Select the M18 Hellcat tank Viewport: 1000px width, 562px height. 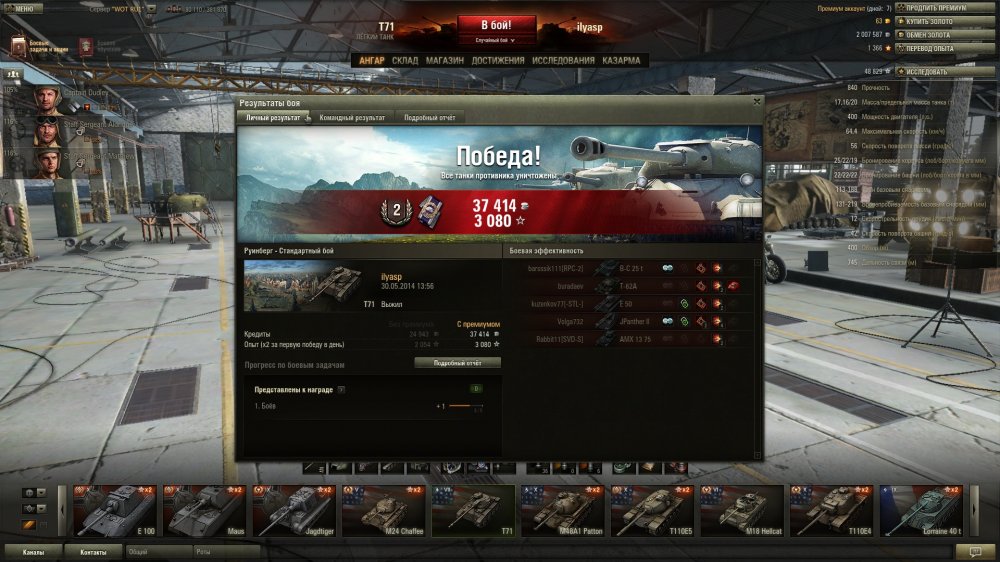pyautogui.click(x=741, y=510)
